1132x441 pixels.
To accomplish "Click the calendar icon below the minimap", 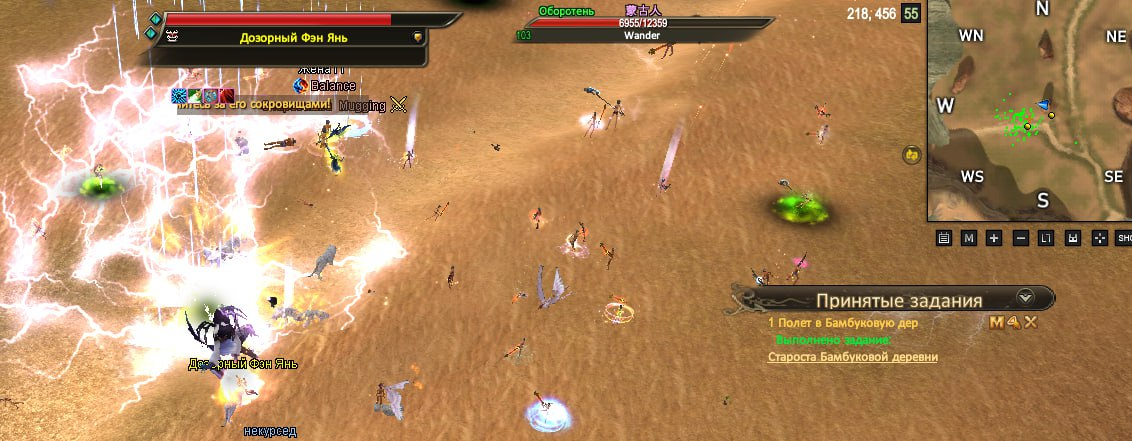I will click(x=943, y=238).
